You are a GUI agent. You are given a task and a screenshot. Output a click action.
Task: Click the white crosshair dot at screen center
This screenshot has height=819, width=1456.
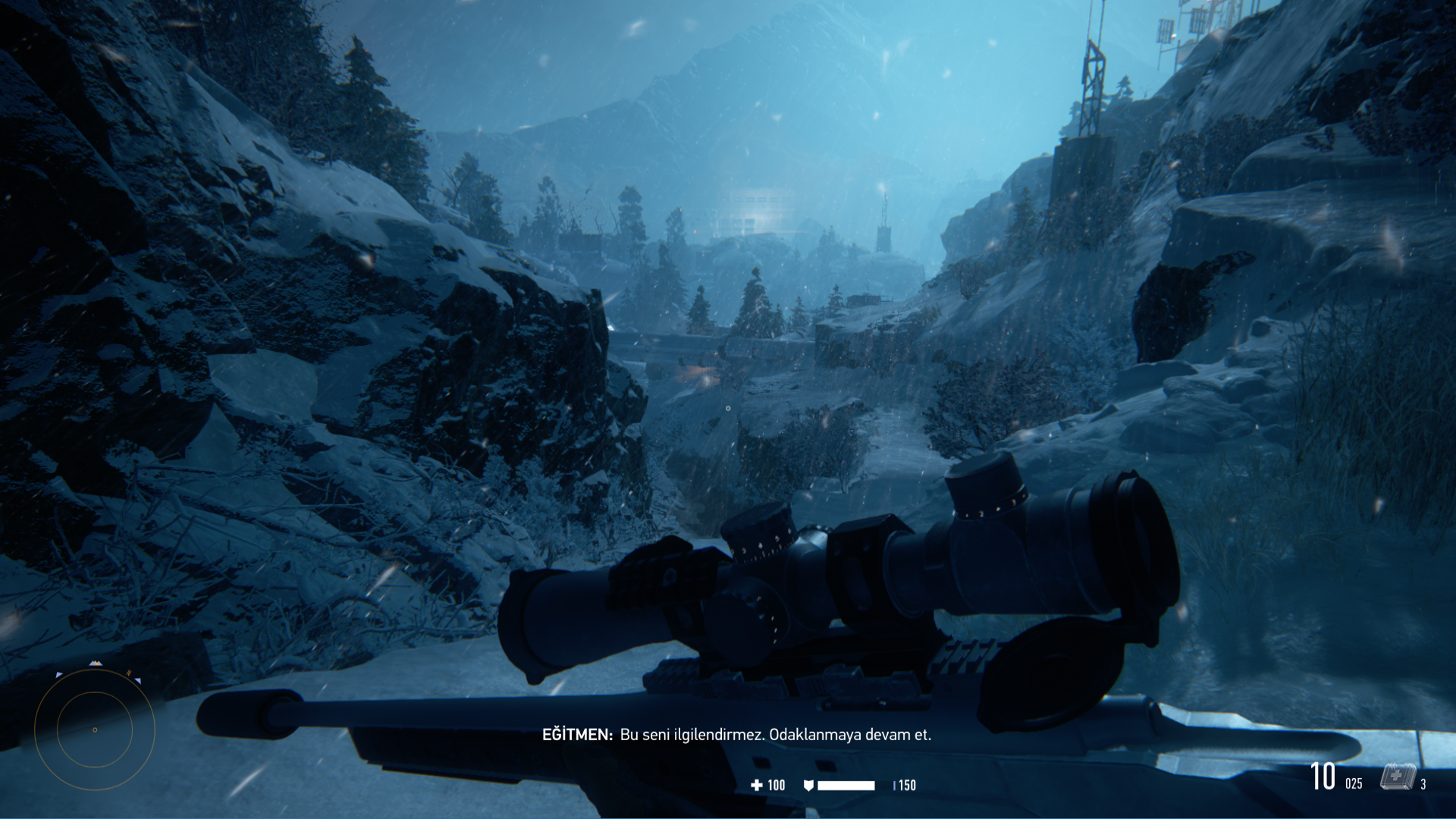click(727, 407)
